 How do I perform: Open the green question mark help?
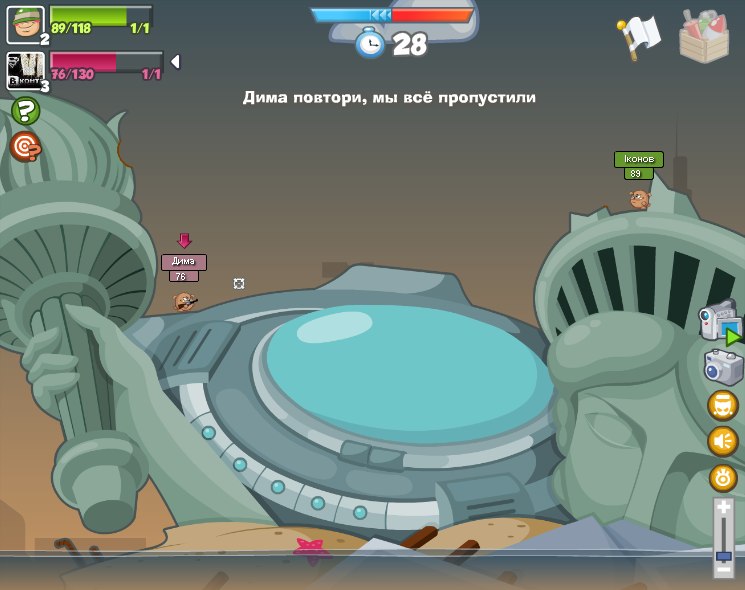click(25, 110)
